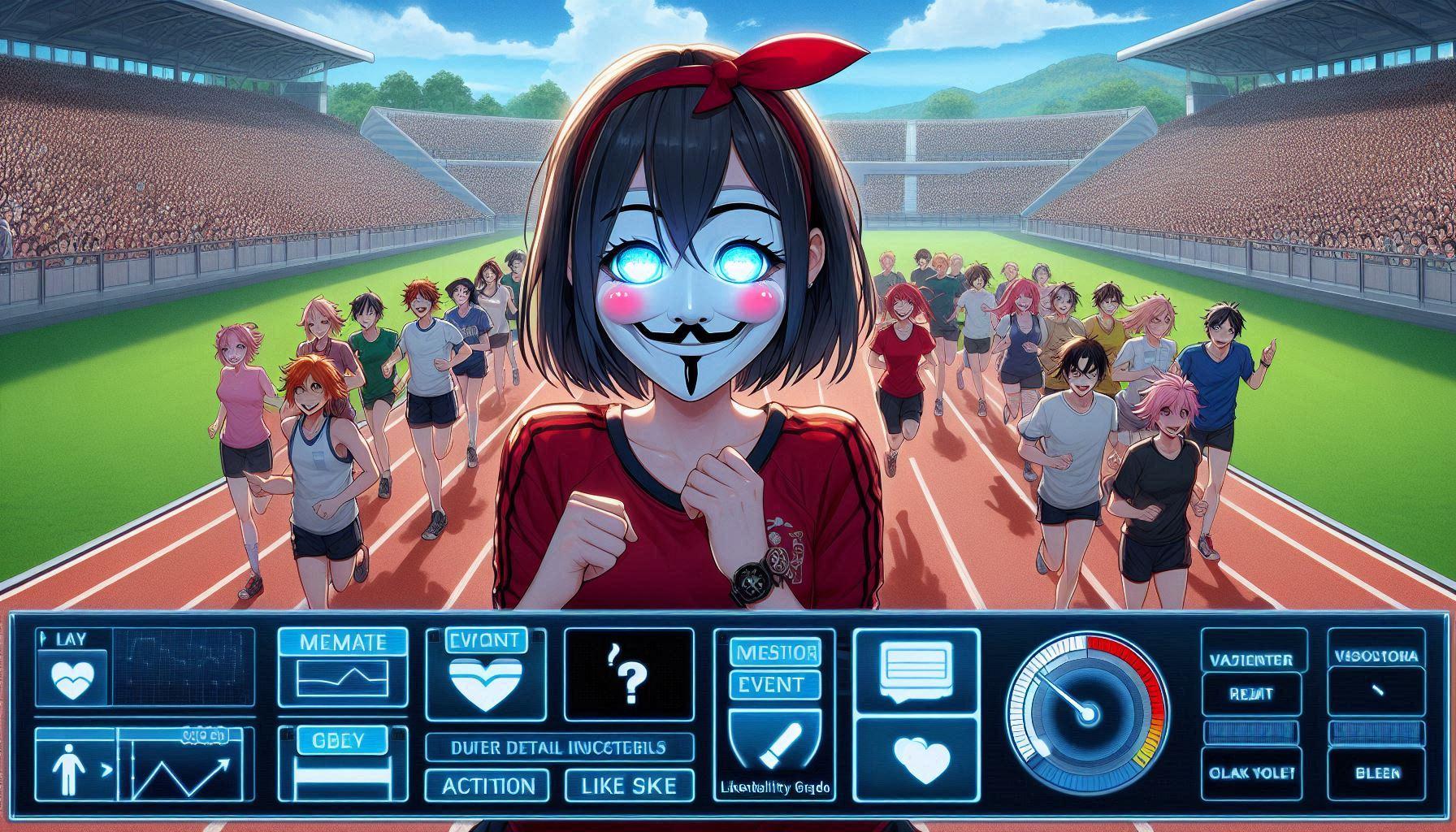Click the ACTITION button

(x=488, y=786)
